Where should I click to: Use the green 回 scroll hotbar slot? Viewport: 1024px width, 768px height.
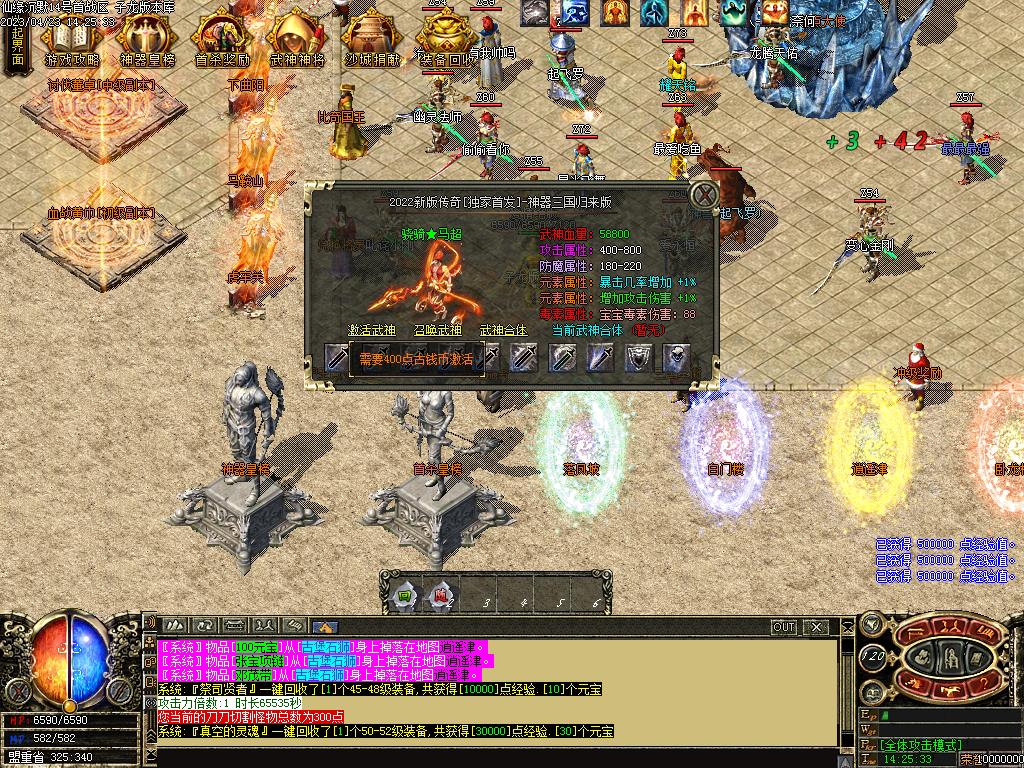(x=404, y=598)
